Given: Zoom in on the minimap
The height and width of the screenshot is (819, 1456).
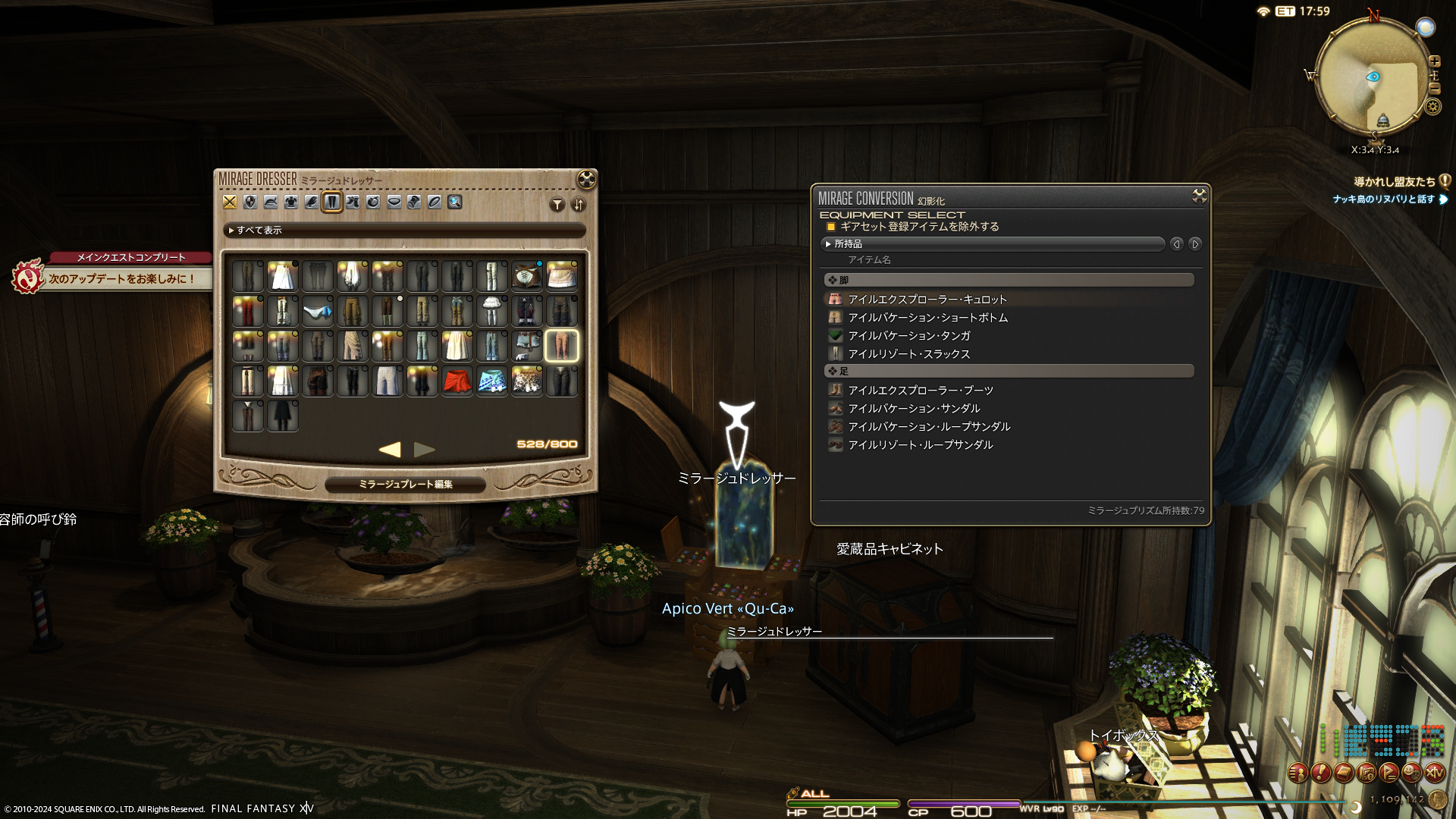Looking at the screenshot, I should tap(1434, 62).
